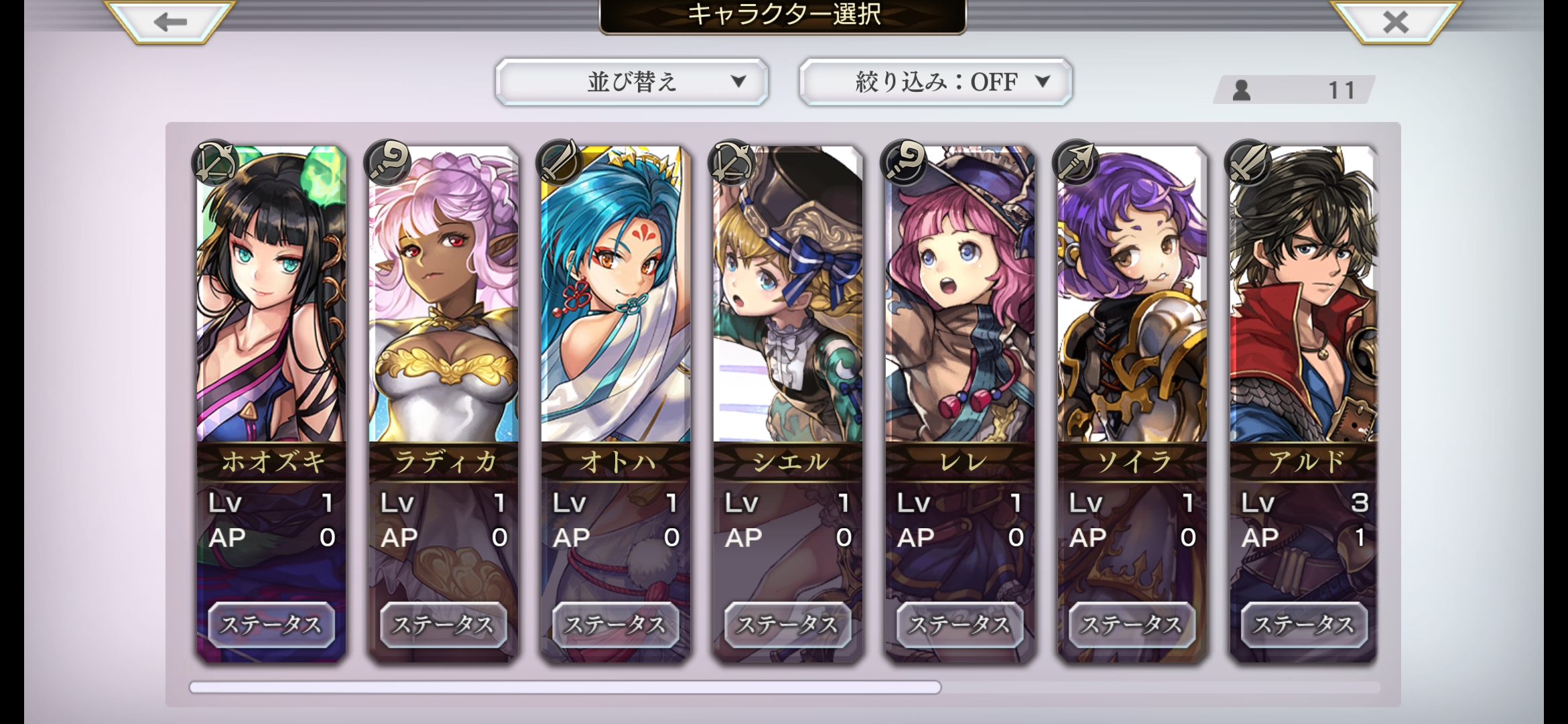Open シエル's ステータス page
This screenshot has height=724, width=1568.
click(x=787, y=625)
